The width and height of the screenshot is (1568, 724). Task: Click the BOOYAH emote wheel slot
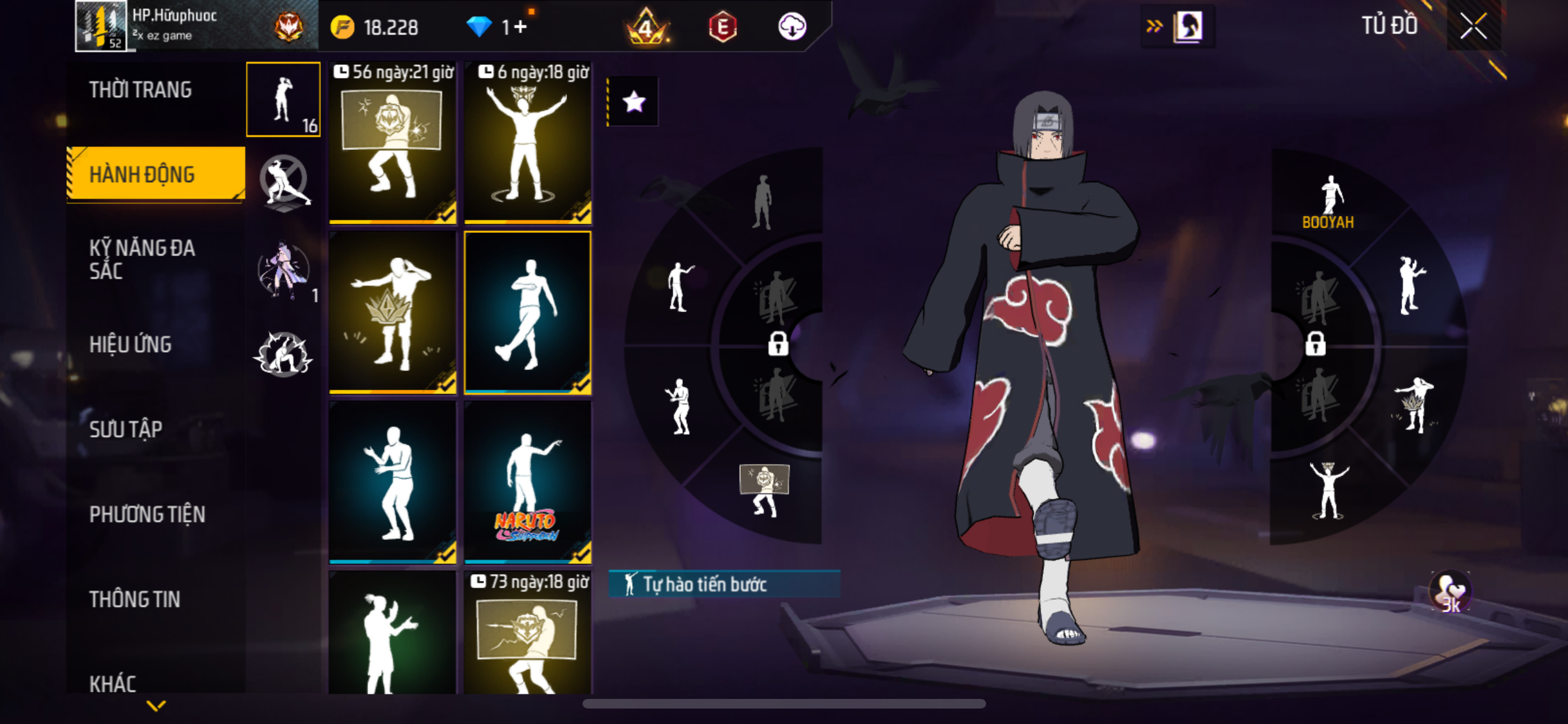click(x=1329, y=203)
